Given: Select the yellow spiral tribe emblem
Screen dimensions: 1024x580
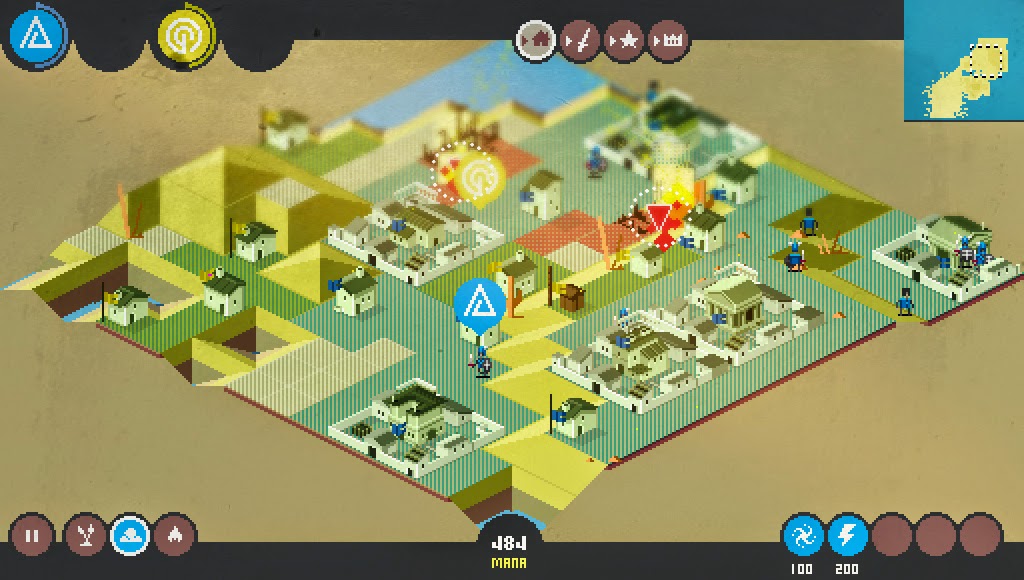Looking at the screenshot, I should (x=184, y=38).
